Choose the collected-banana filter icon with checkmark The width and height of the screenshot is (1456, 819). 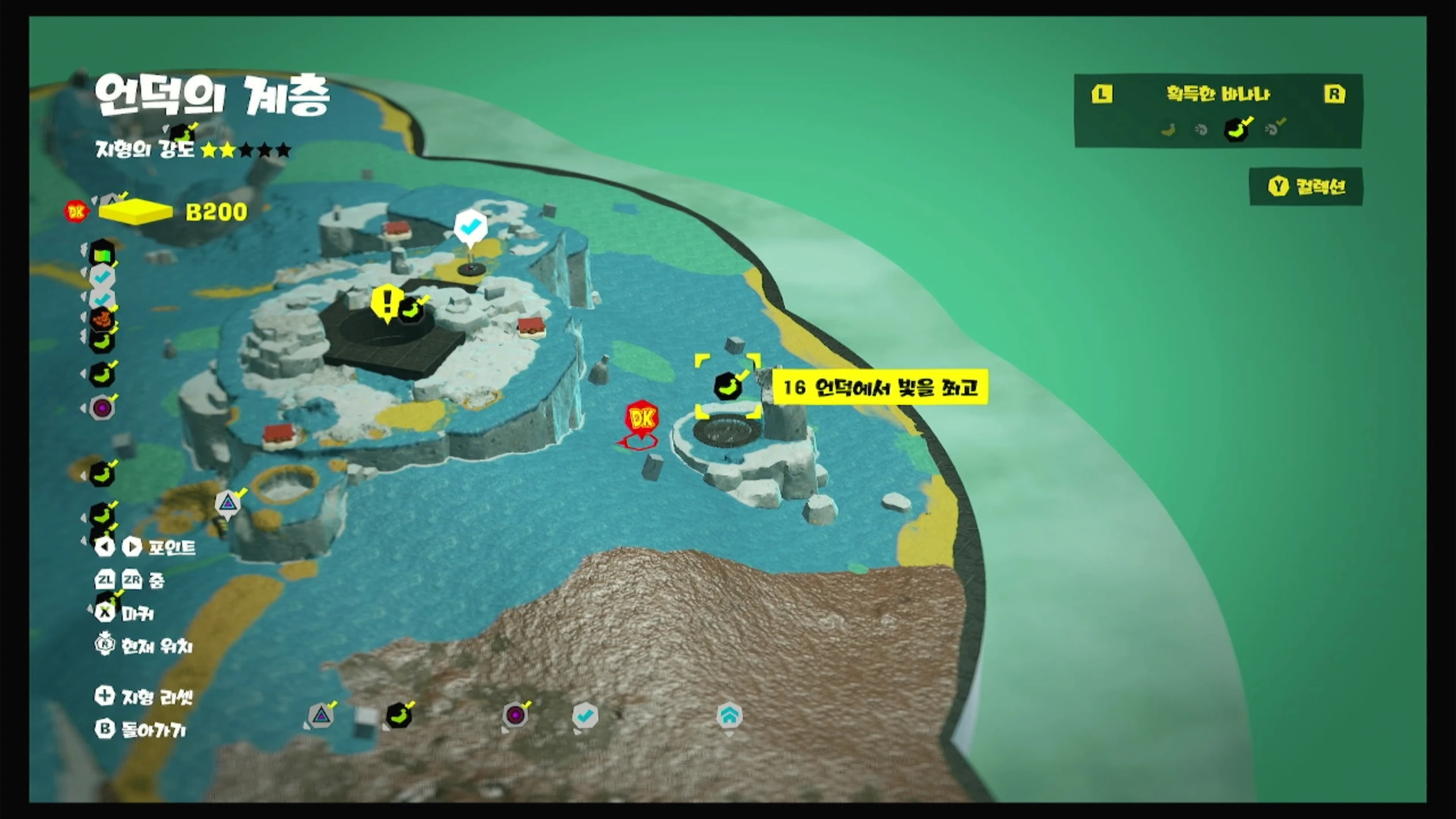(1236, 130)
